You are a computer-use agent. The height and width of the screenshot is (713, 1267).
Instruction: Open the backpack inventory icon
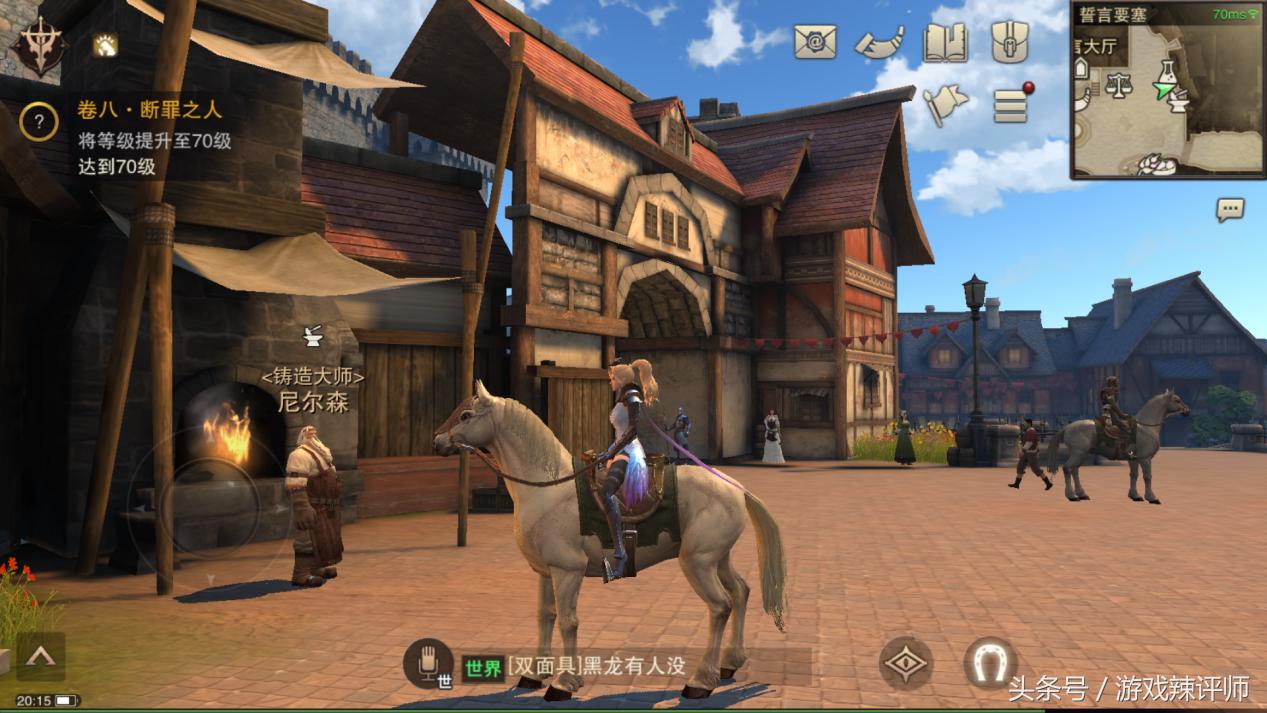pyautogui.click(x=1010, y=43)
